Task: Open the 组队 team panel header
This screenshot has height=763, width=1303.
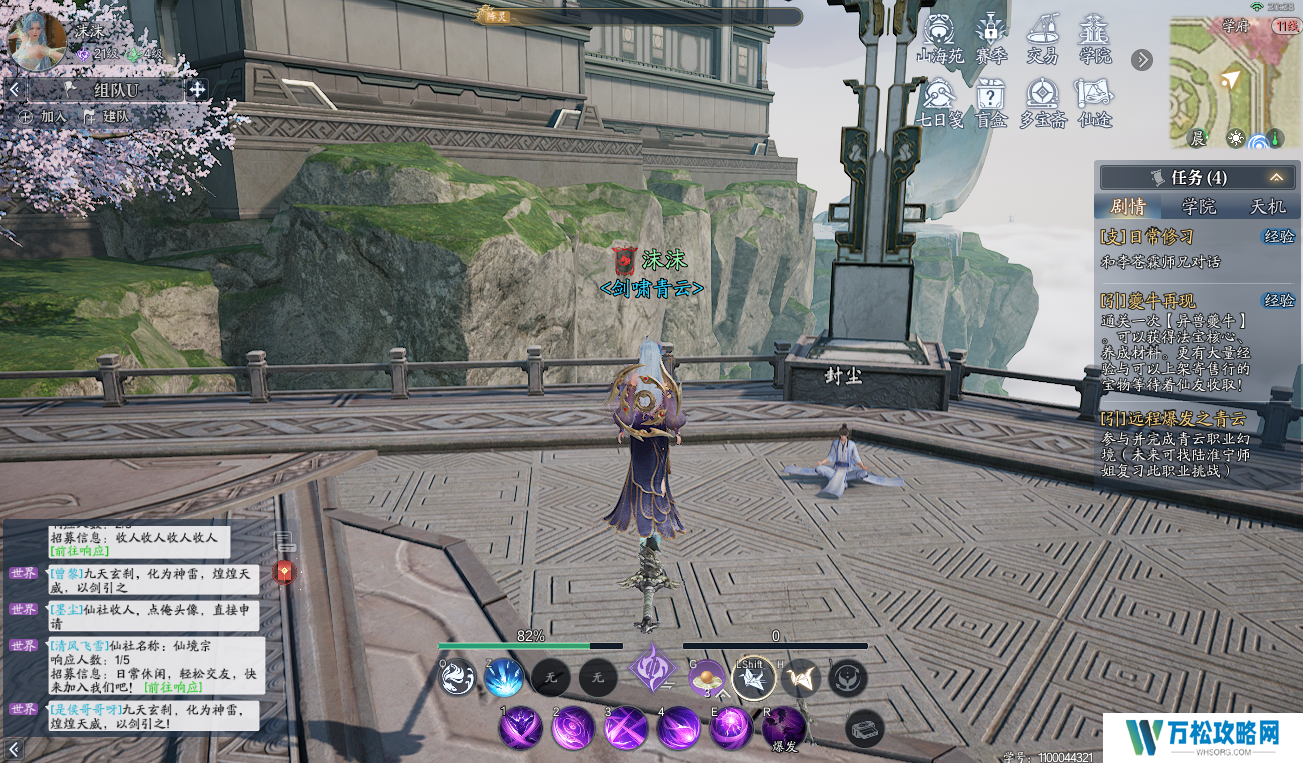Action: [117, 90]
